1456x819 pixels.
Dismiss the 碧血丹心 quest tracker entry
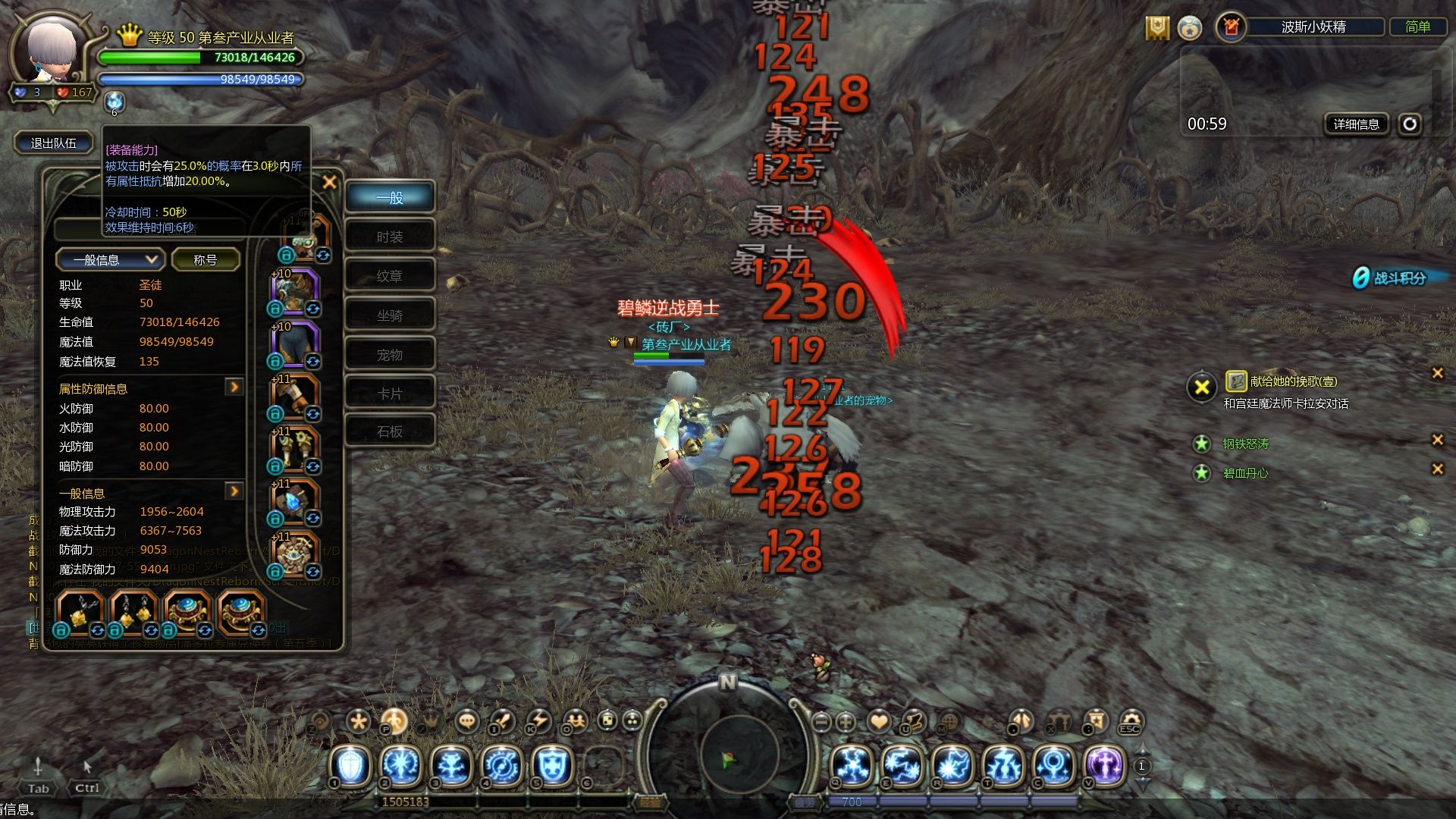click(1437, 469)
